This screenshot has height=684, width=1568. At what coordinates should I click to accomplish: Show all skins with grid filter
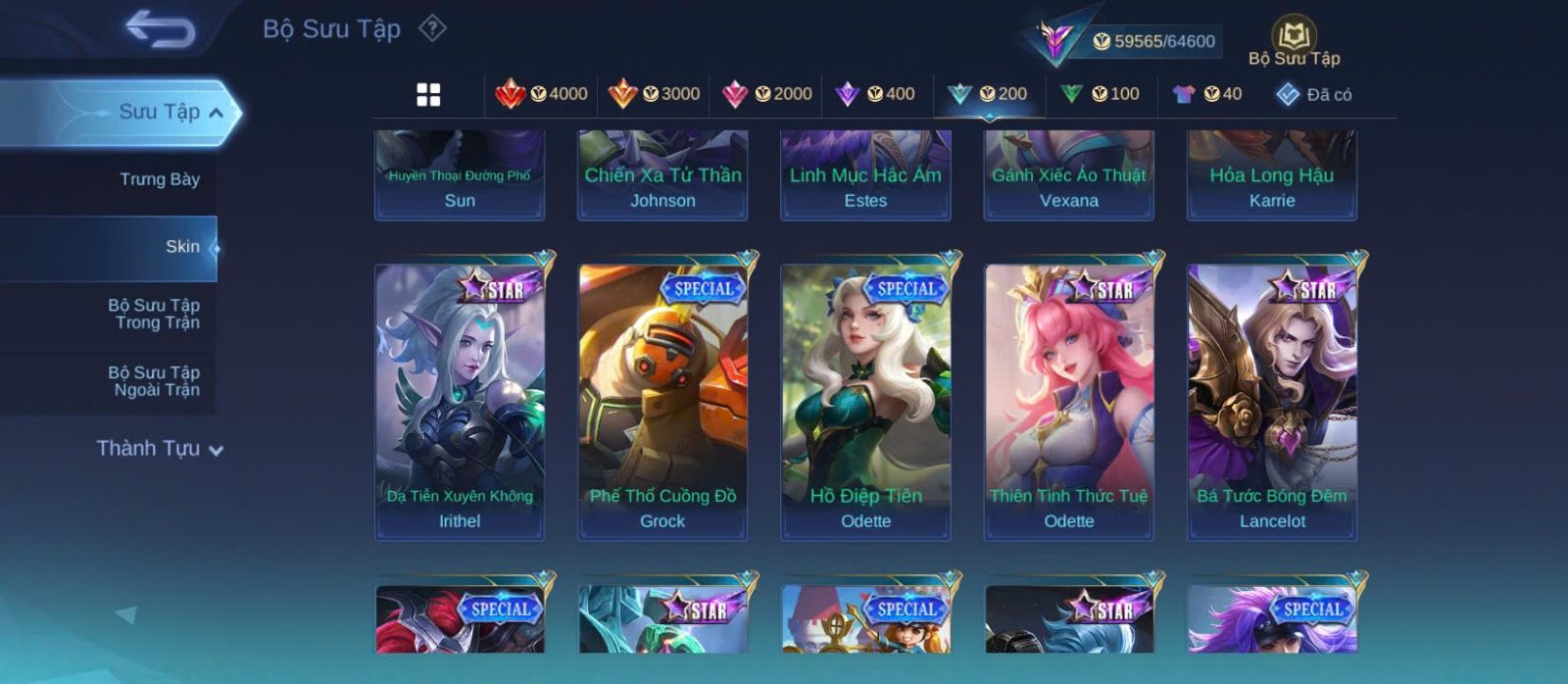pos(428,94)
